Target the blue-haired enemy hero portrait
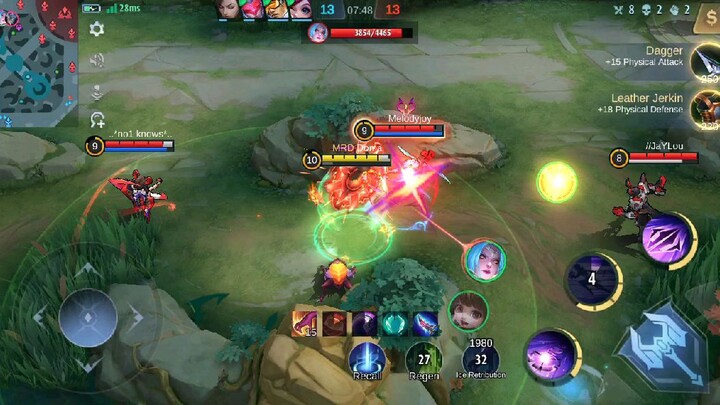Image resolution: width=720 pixels, height=405 pixels. click(x=484, y=260)
